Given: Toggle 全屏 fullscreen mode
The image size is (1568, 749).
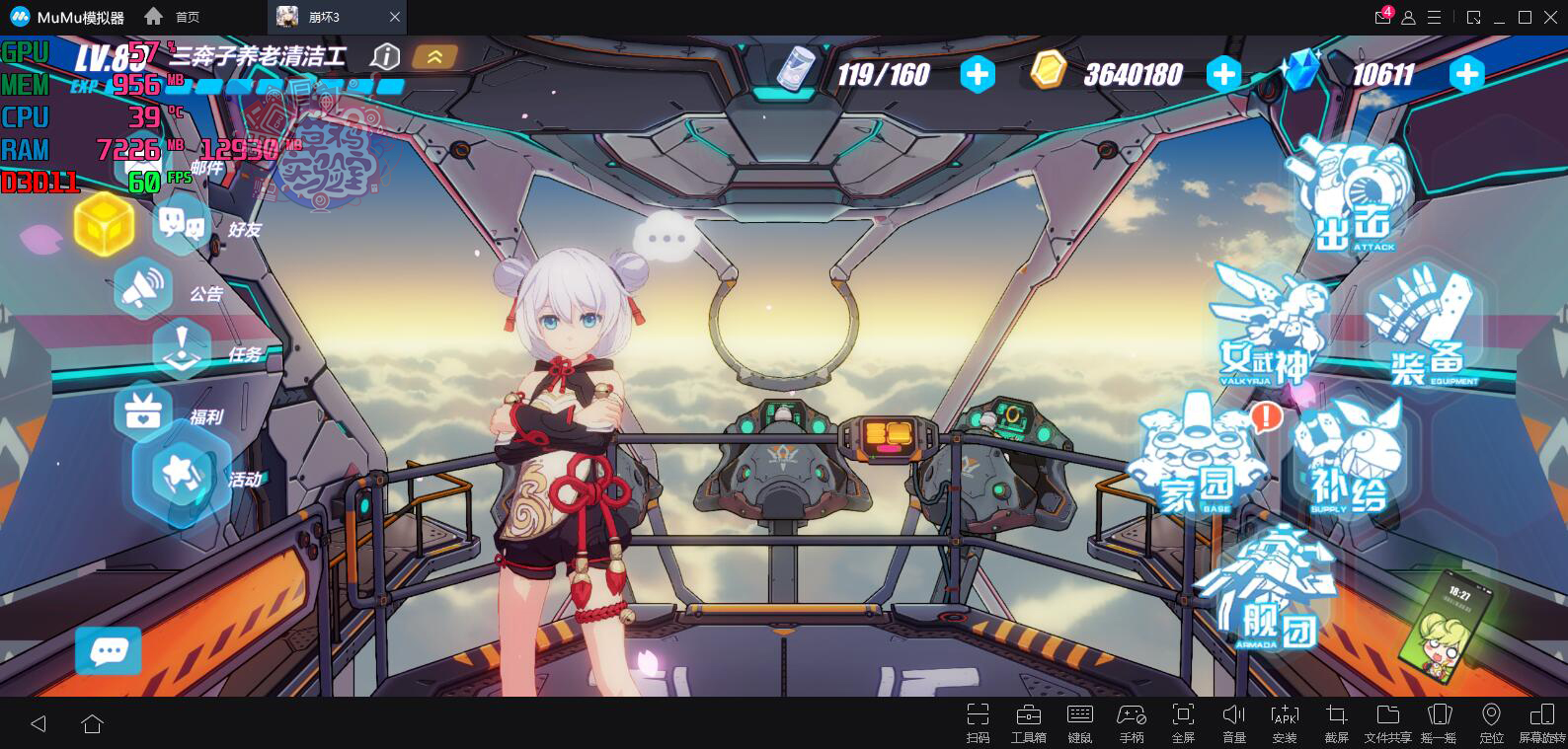Looking at the screenshot, I should coord(1182,723).
